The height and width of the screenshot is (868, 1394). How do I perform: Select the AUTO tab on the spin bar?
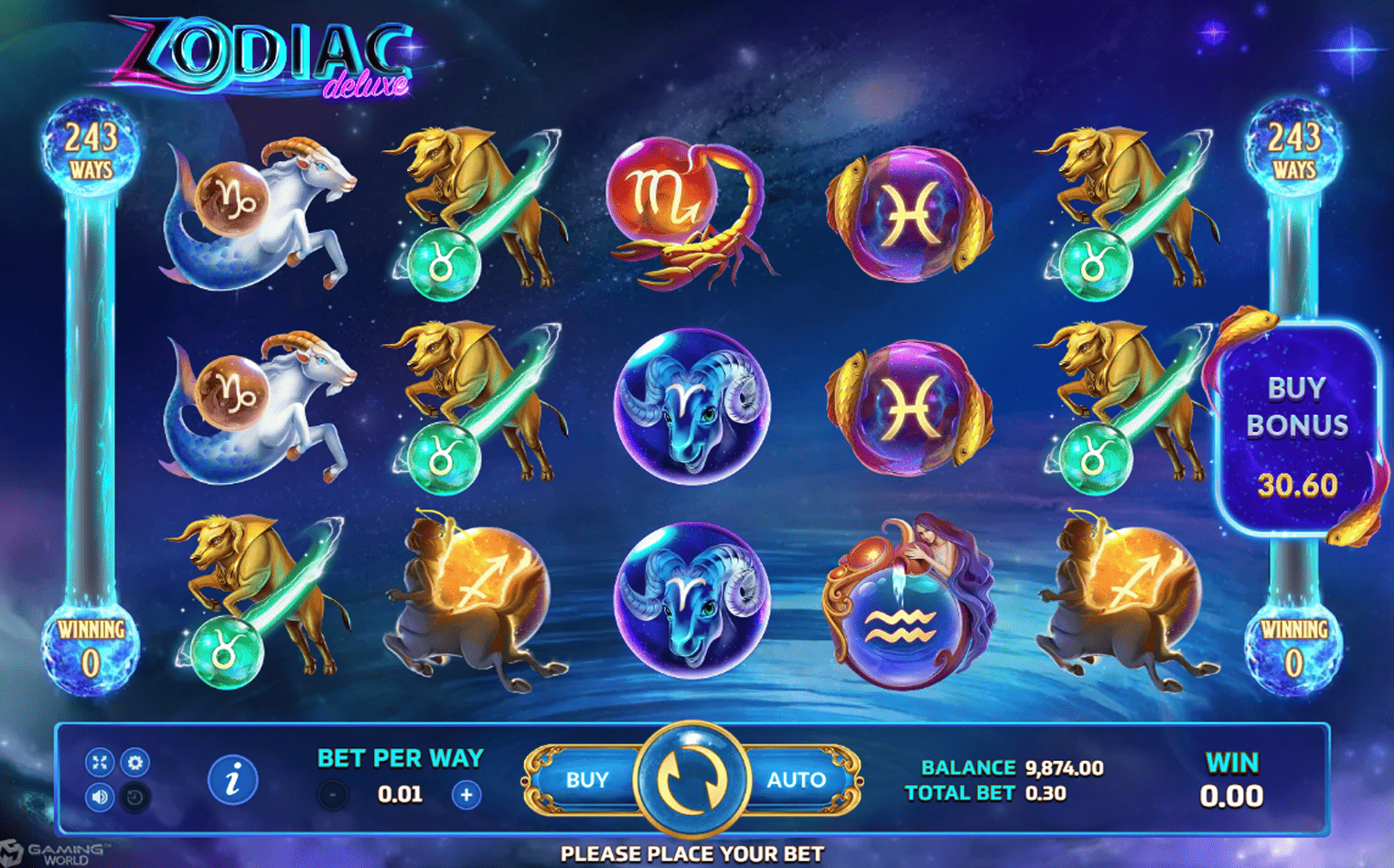click(797, 779)
